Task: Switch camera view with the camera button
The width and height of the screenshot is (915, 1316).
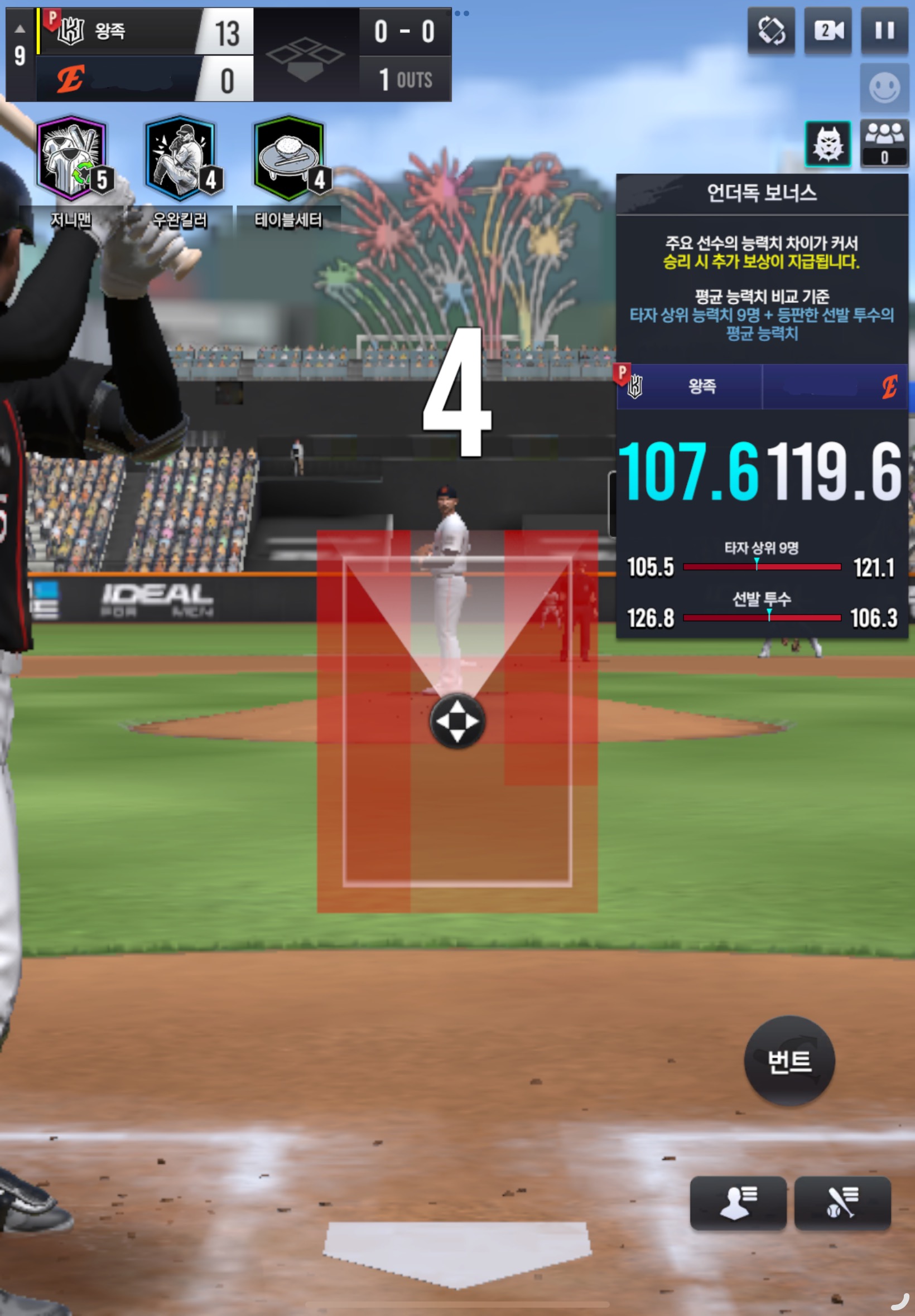Action: [828, 30]
